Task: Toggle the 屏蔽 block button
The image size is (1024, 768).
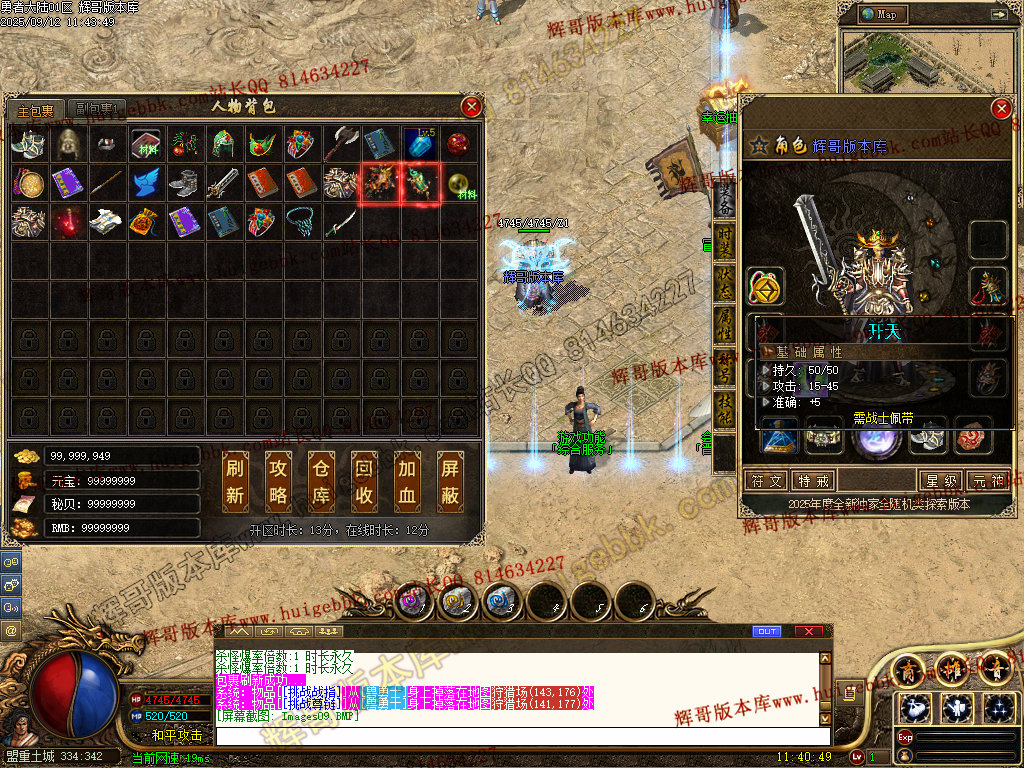Action: 451,482
